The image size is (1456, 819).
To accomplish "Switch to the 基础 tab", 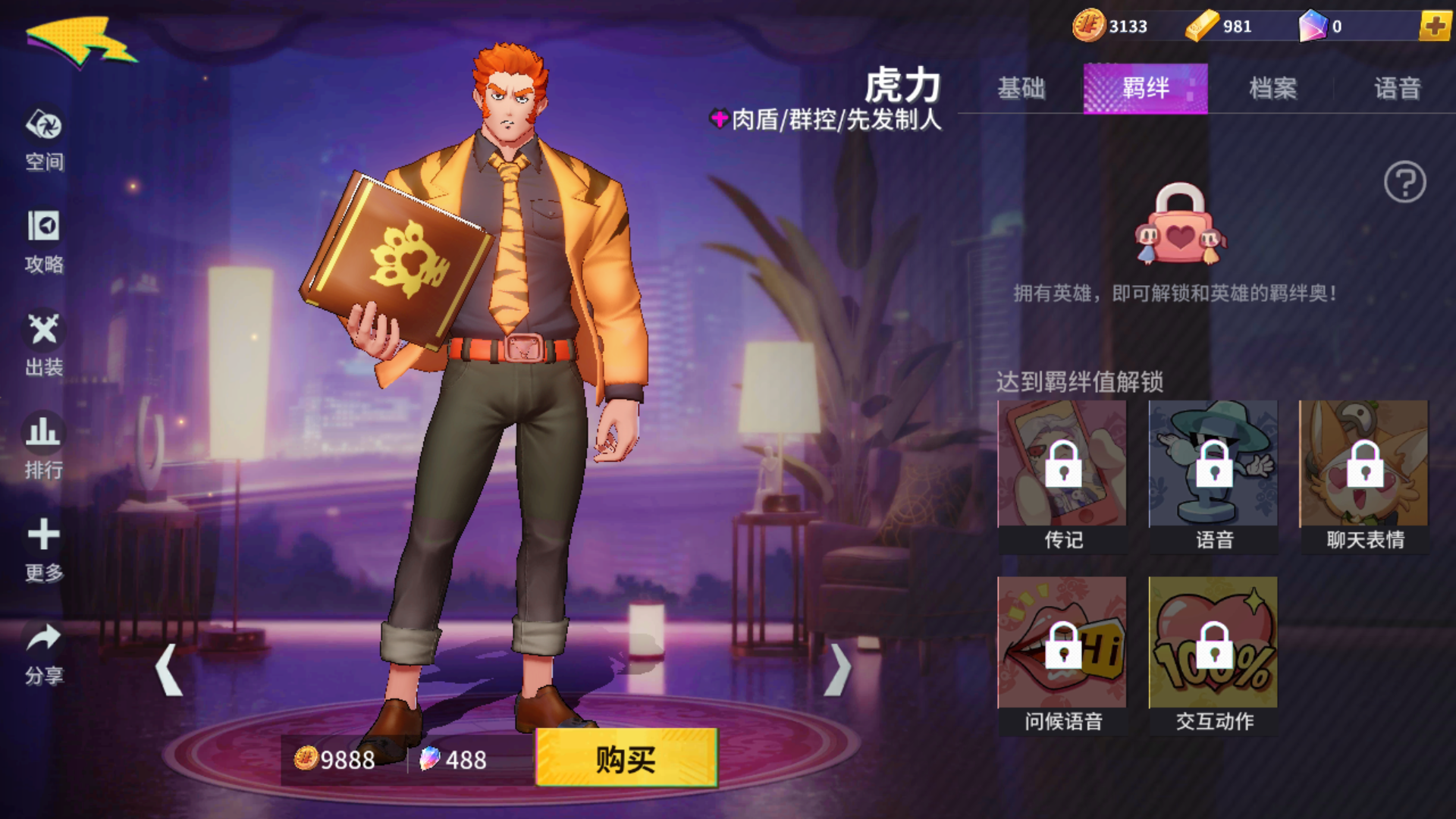I will coord(1021,89).
